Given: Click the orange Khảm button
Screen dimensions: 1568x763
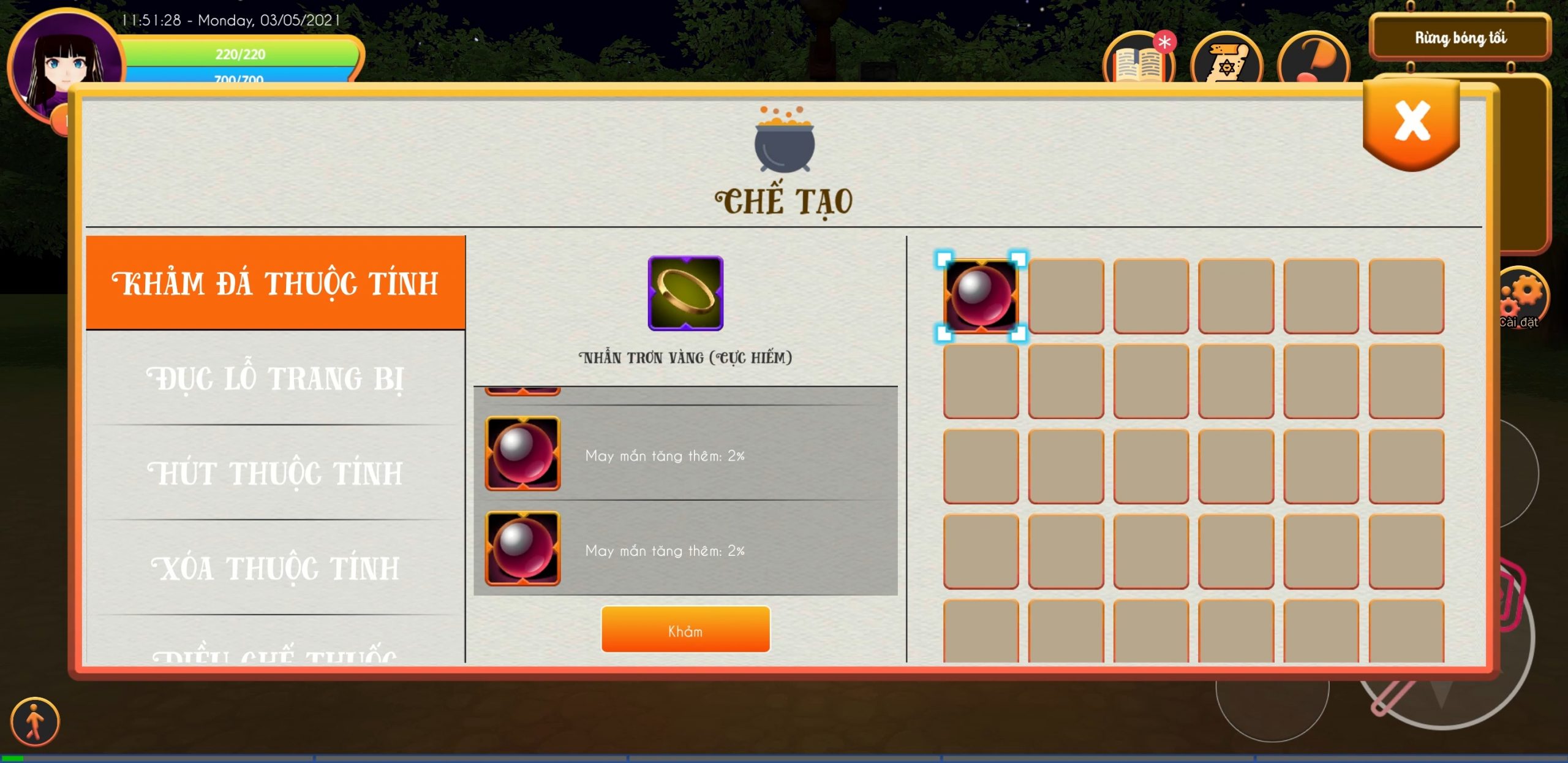Looking at the screenshot, I should tap(685, 630).
